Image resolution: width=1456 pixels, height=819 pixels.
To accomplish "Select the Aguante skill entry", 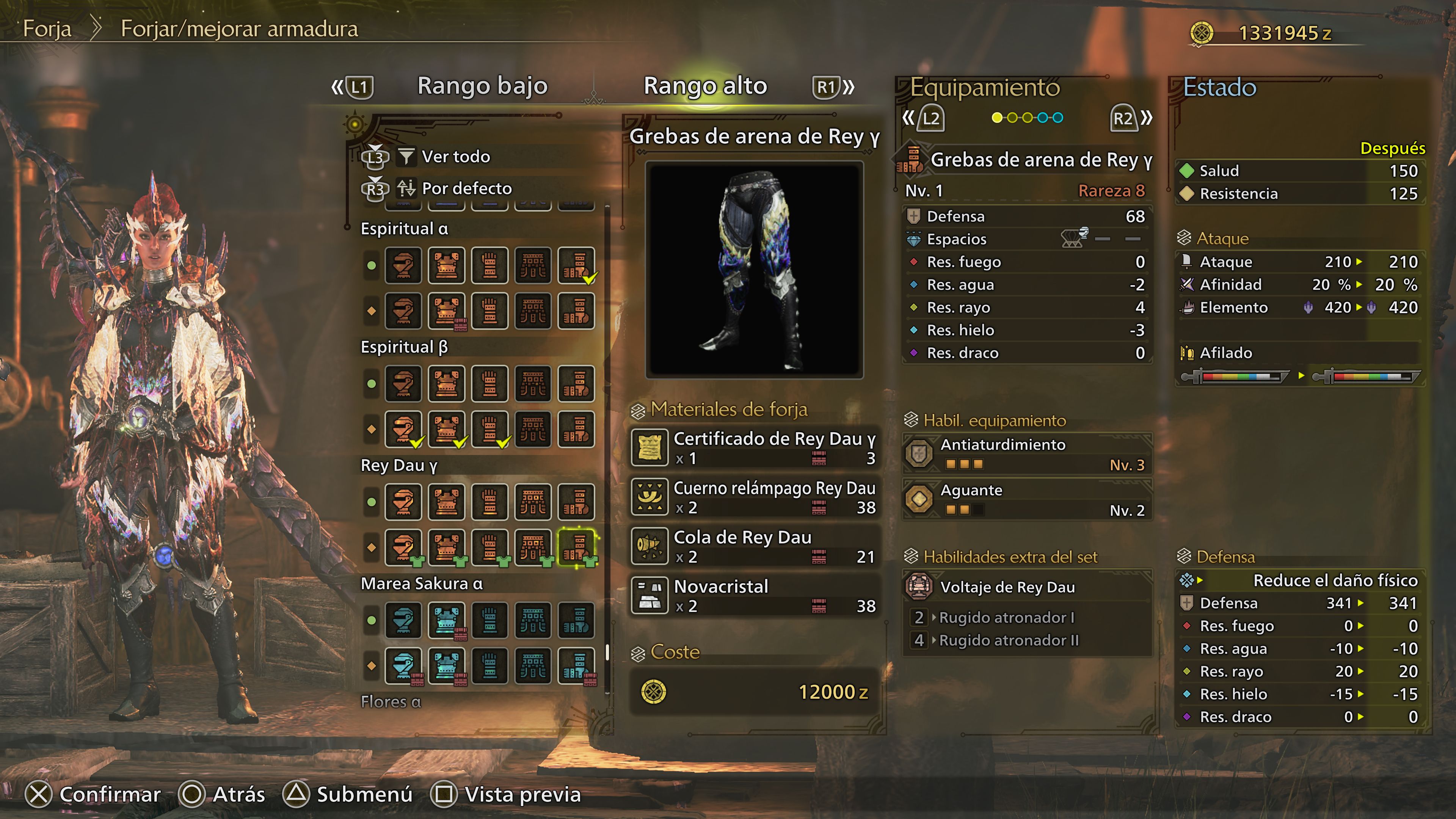I will (1028, 500).
